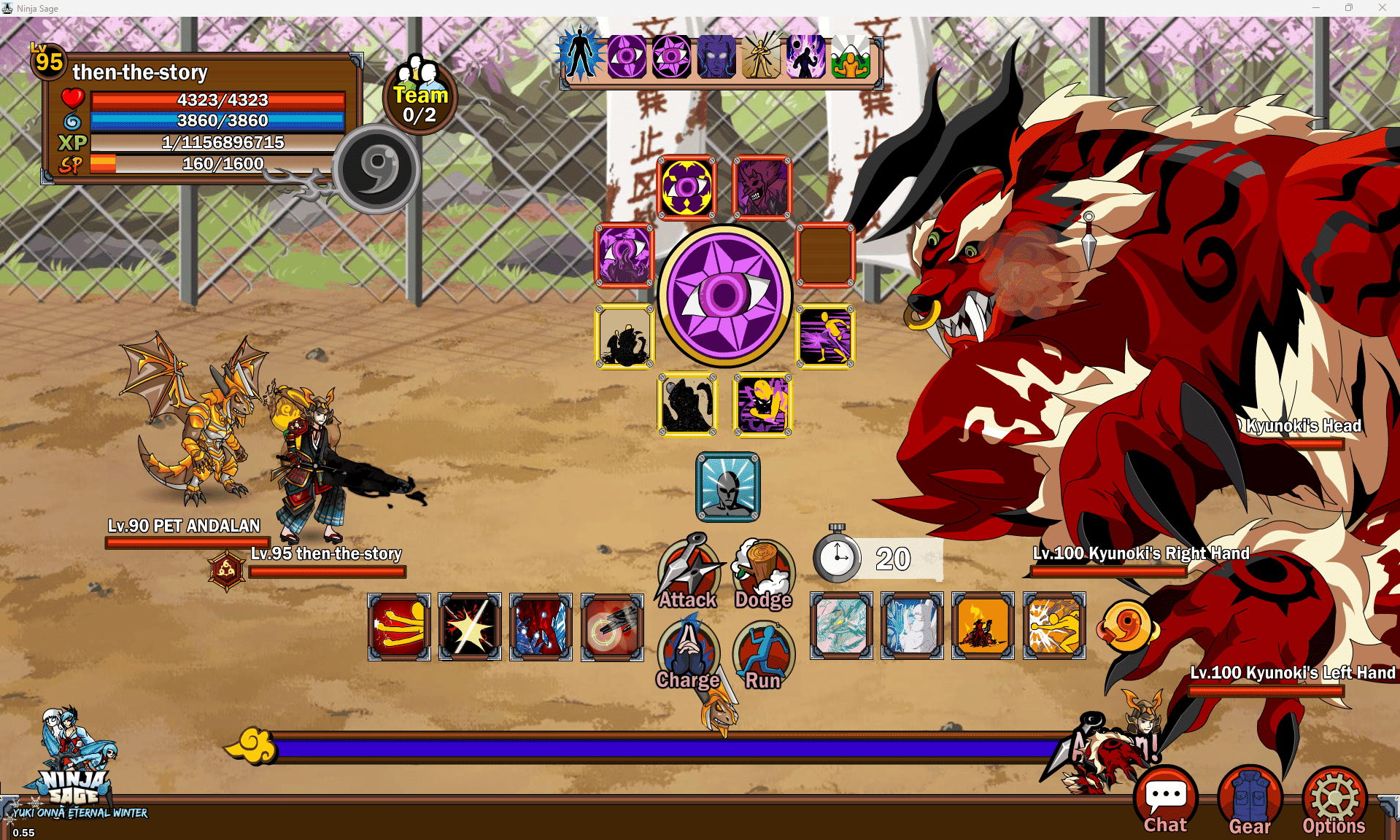Use the purple running figure skill
Image resolution: width=1400 pixels, height=840 pixels.
(824, 336)
